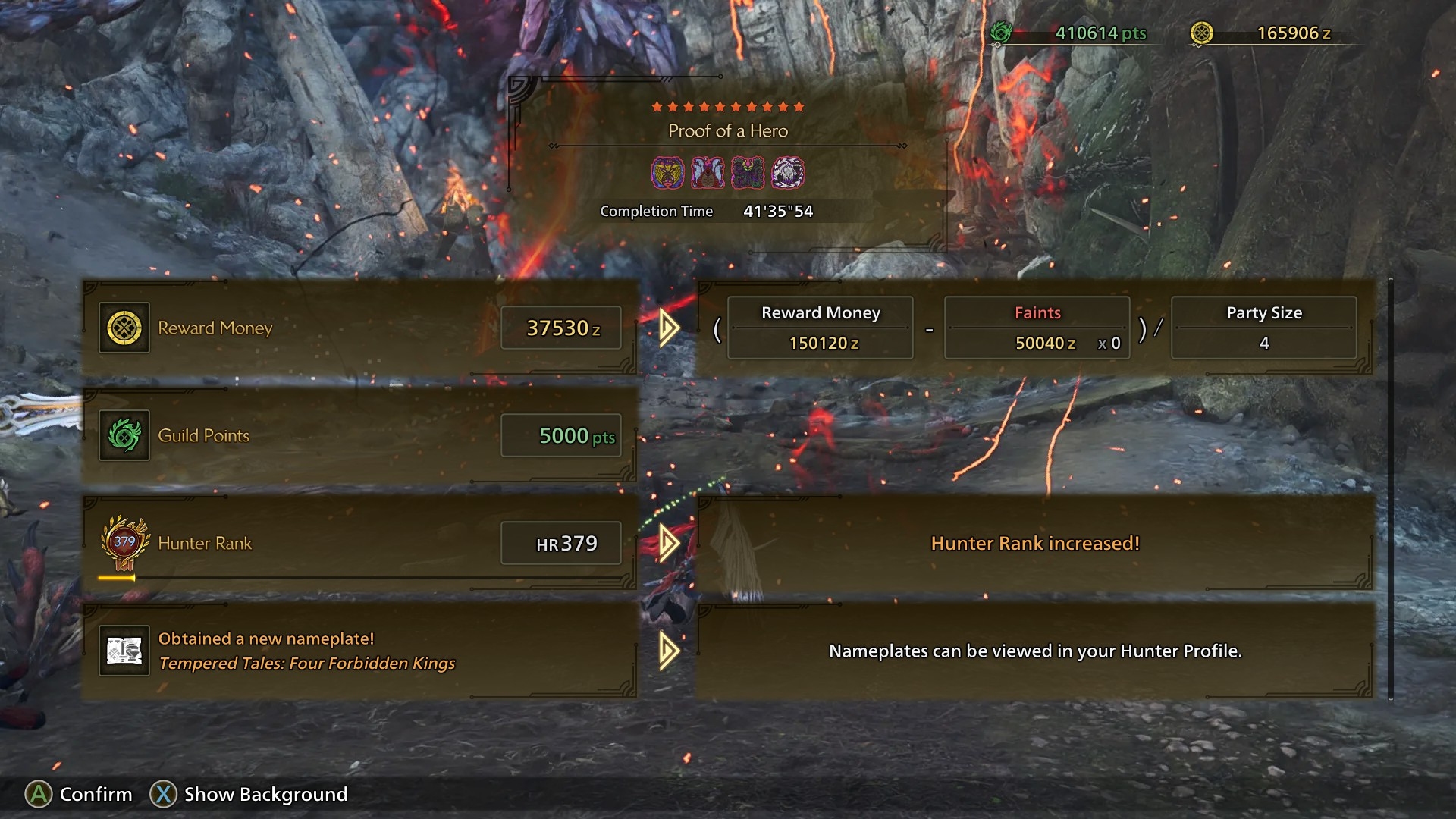Click the results list scrollbar
1456x819 pixels.
point(1390,489)
